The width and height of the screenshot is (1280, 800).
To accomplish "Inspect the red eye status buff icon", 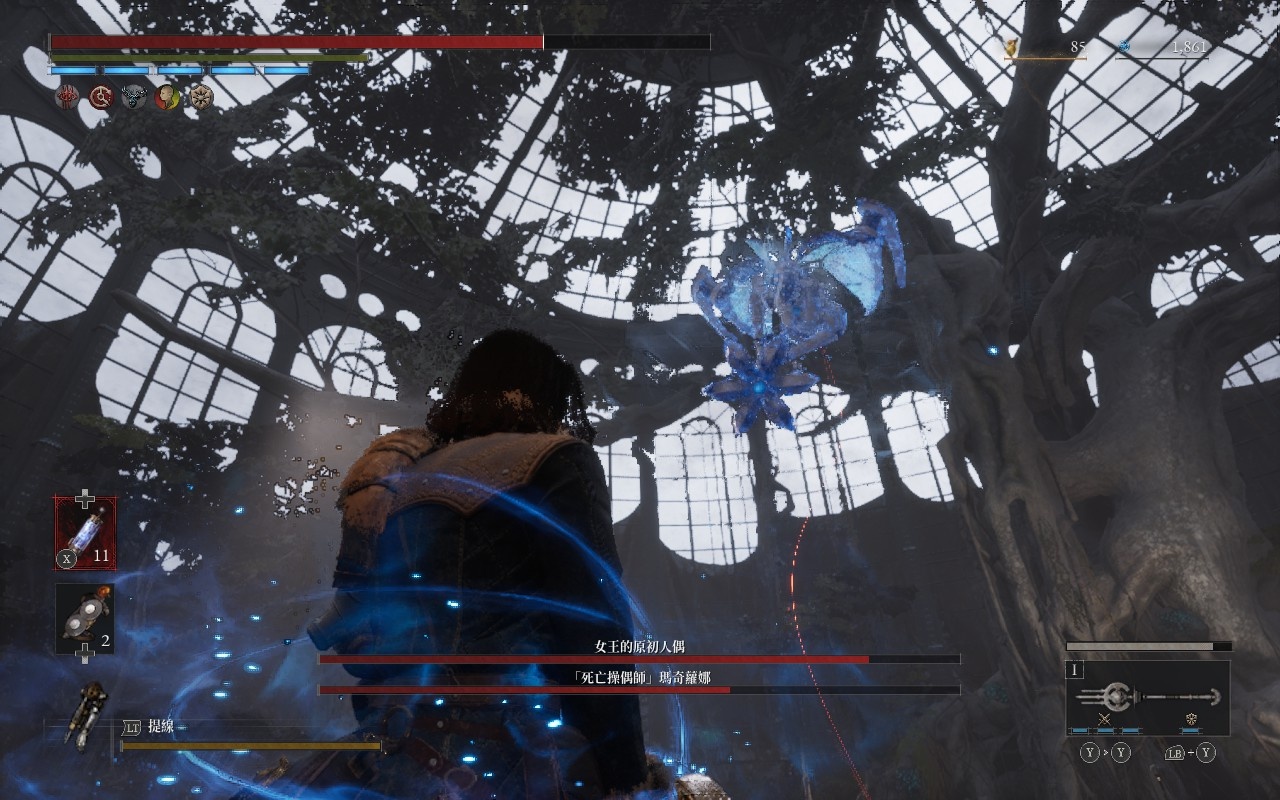I will pyautogui.click(x=67, y=97).
